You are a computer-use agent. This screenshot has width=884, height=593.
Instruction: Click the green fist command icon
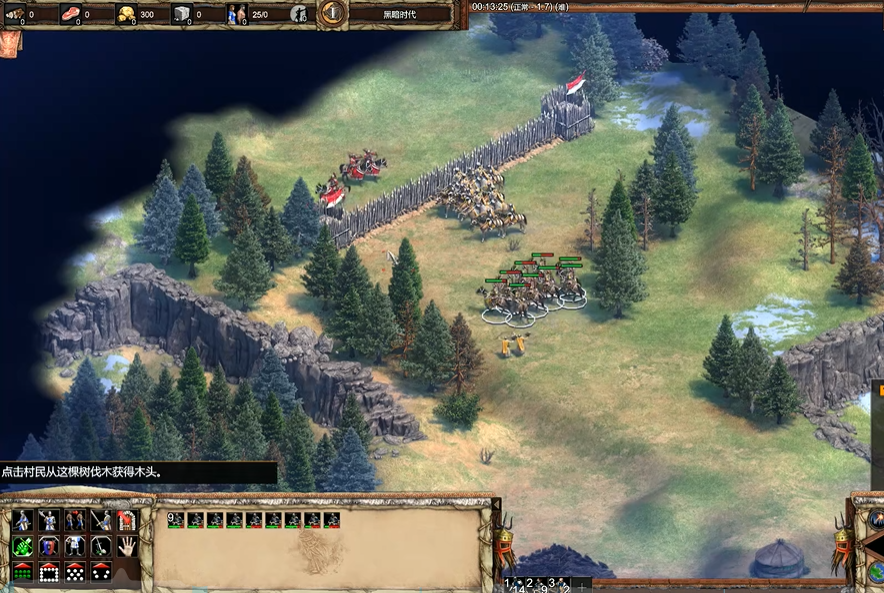[23, 546]
